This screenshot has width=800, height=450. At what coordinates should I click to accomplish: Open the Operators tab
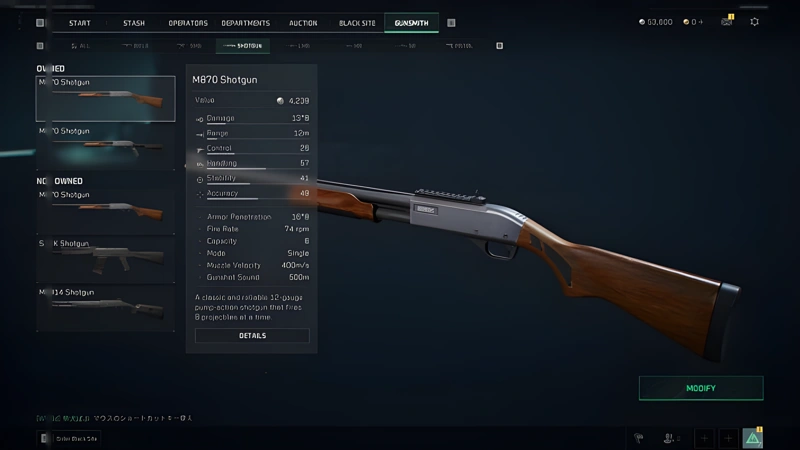(x=188, y=22)
